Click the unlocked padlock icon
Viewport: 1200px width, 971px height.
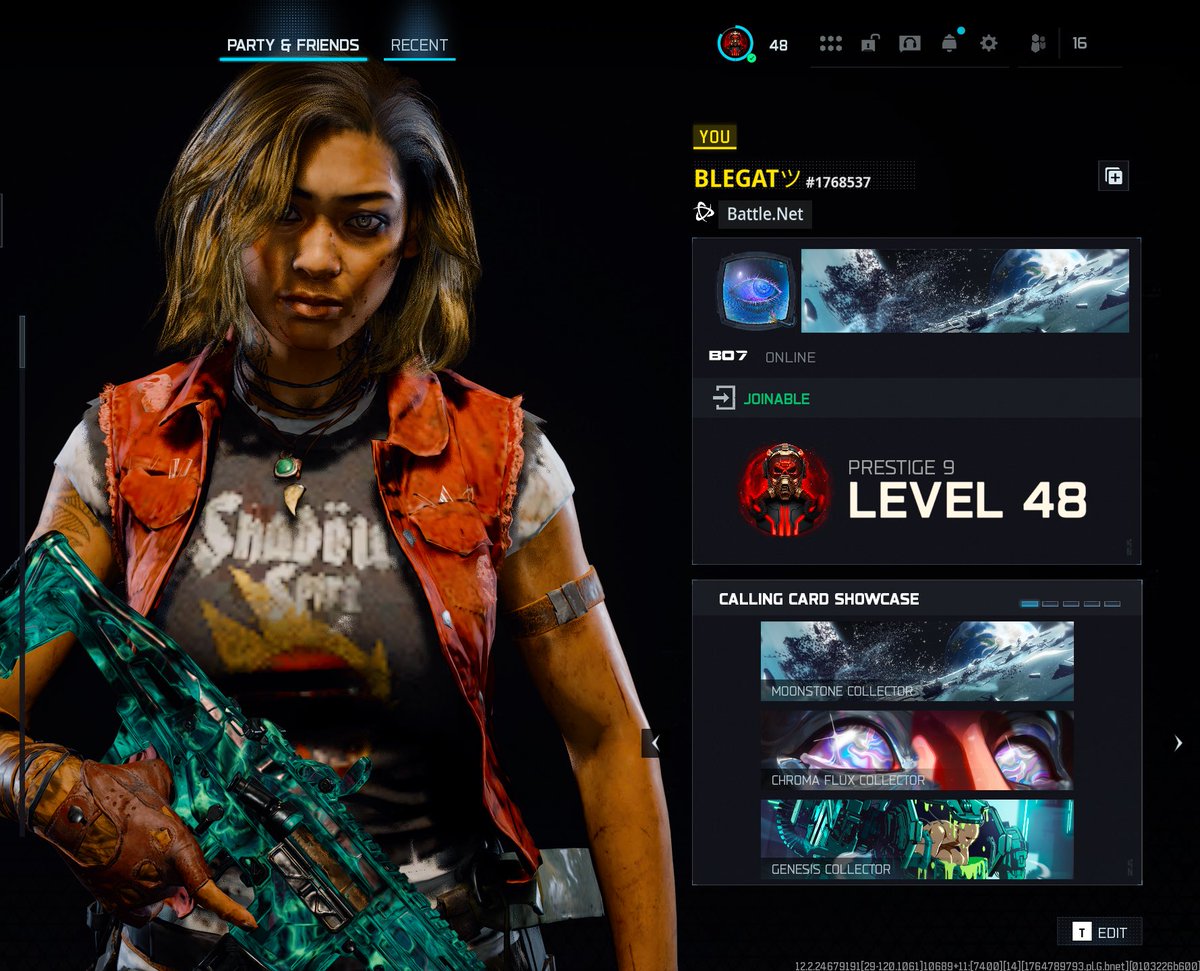pos(870,44)
